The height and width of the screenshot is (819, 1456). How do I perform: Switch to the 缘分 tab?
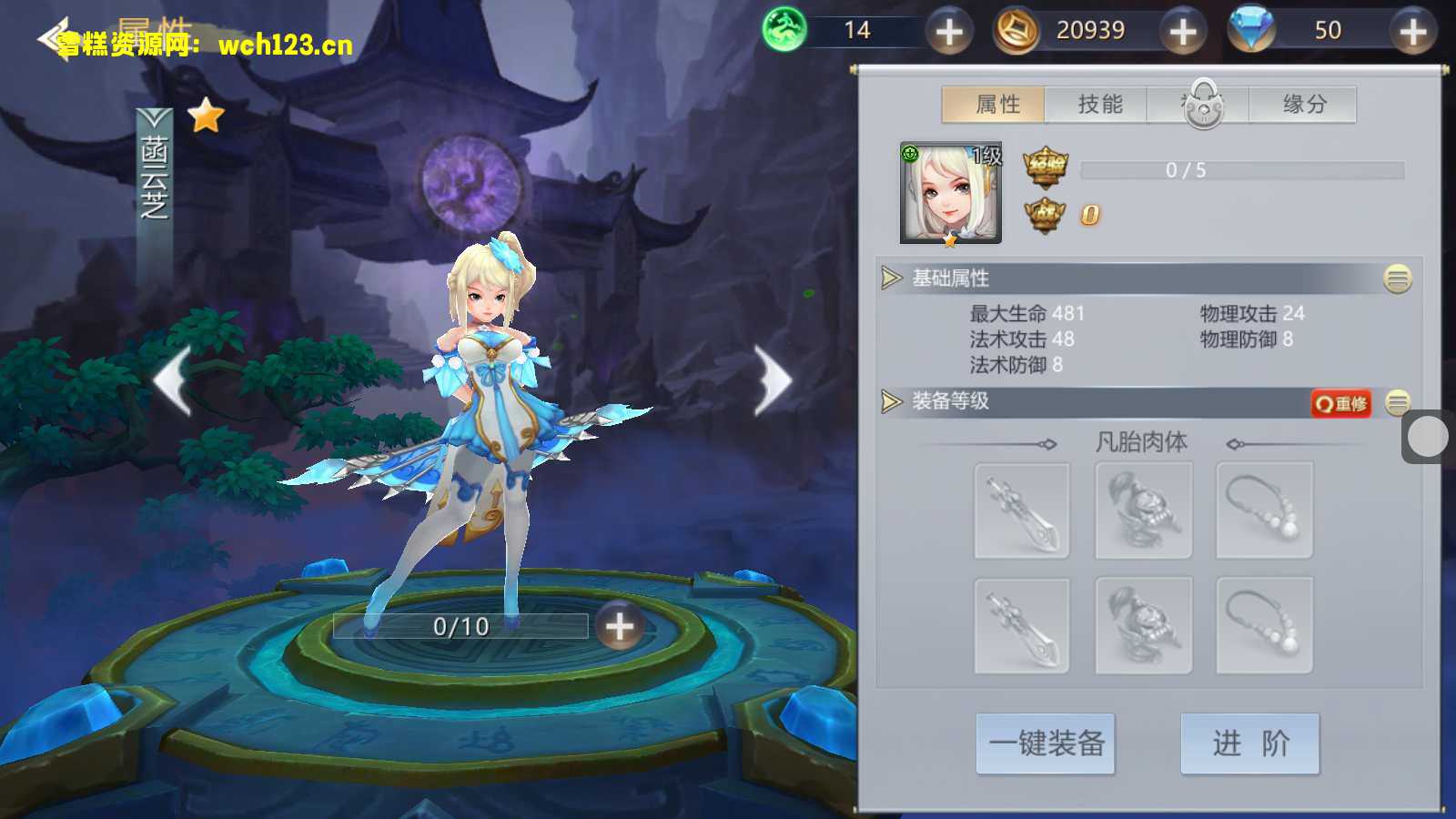point(1303,105)
